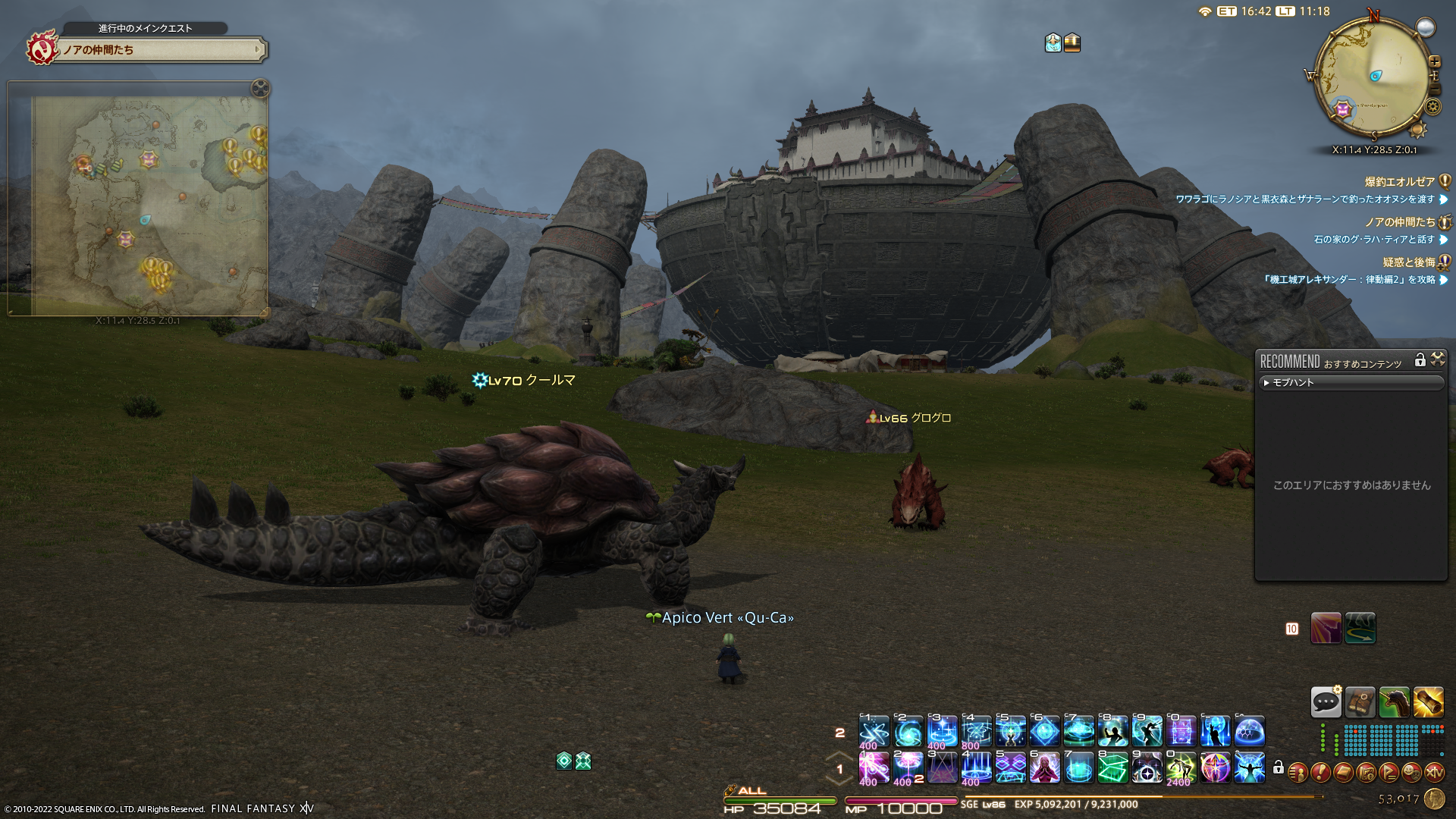This screenshot has height=819, width=1456.
Task: Click the map window's round settings button
Action: [x=260, y=89]
